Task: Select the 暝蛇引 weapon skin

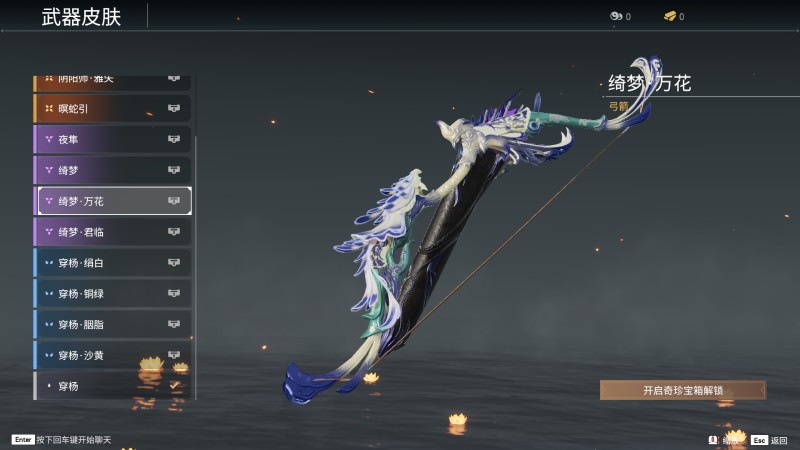Action: (x=112, y=108)
